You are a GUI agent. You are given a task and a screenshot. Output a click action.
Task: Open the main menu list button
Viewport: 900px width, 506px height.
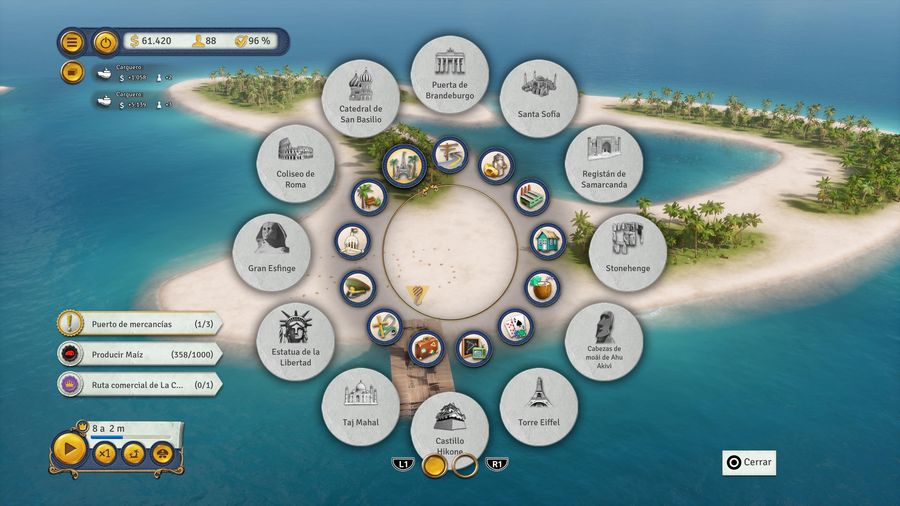pyautogui.click(x=72, y=42)
